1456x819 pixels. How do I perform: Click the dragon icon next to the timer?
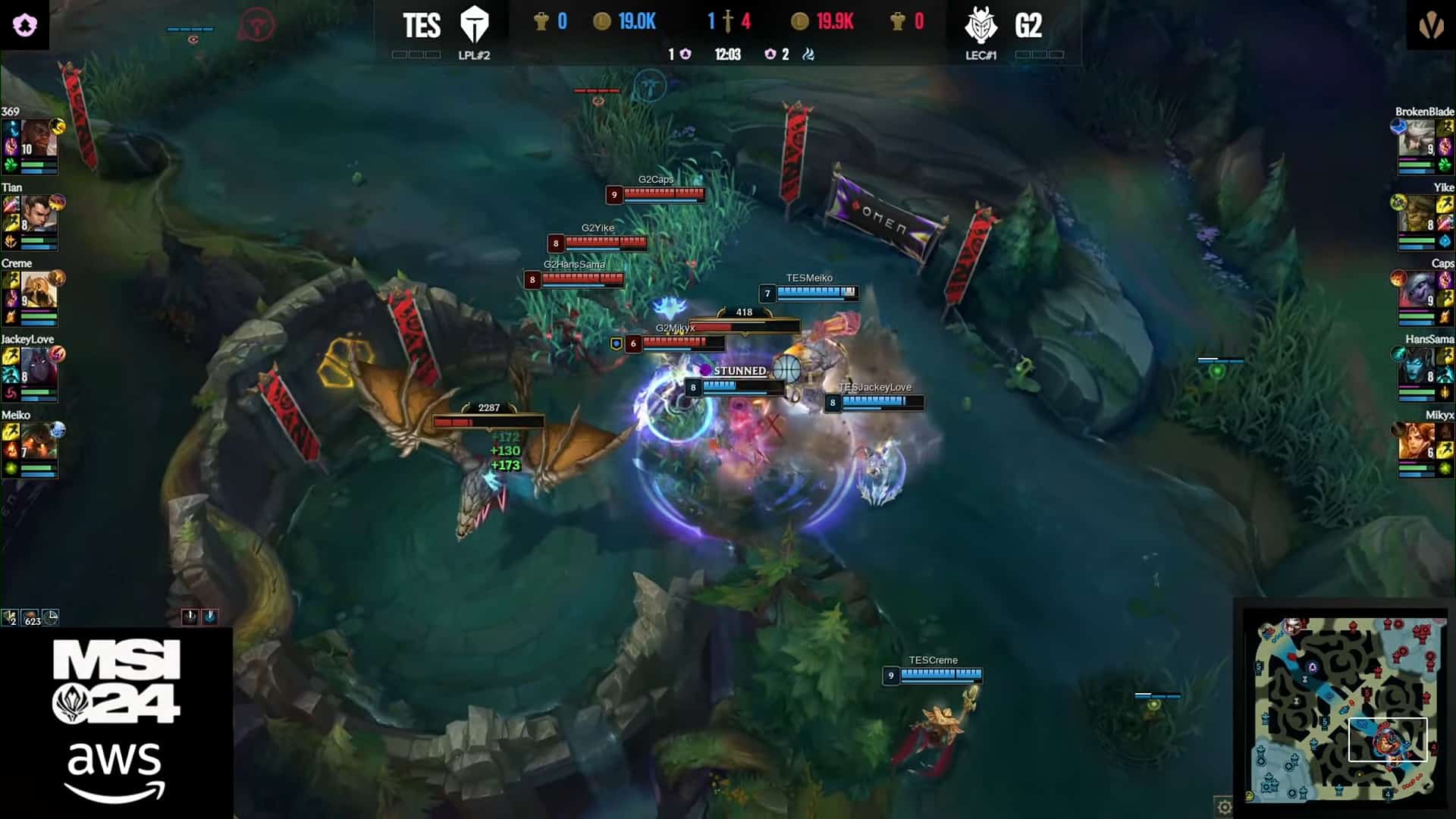(x=807, y=55)
